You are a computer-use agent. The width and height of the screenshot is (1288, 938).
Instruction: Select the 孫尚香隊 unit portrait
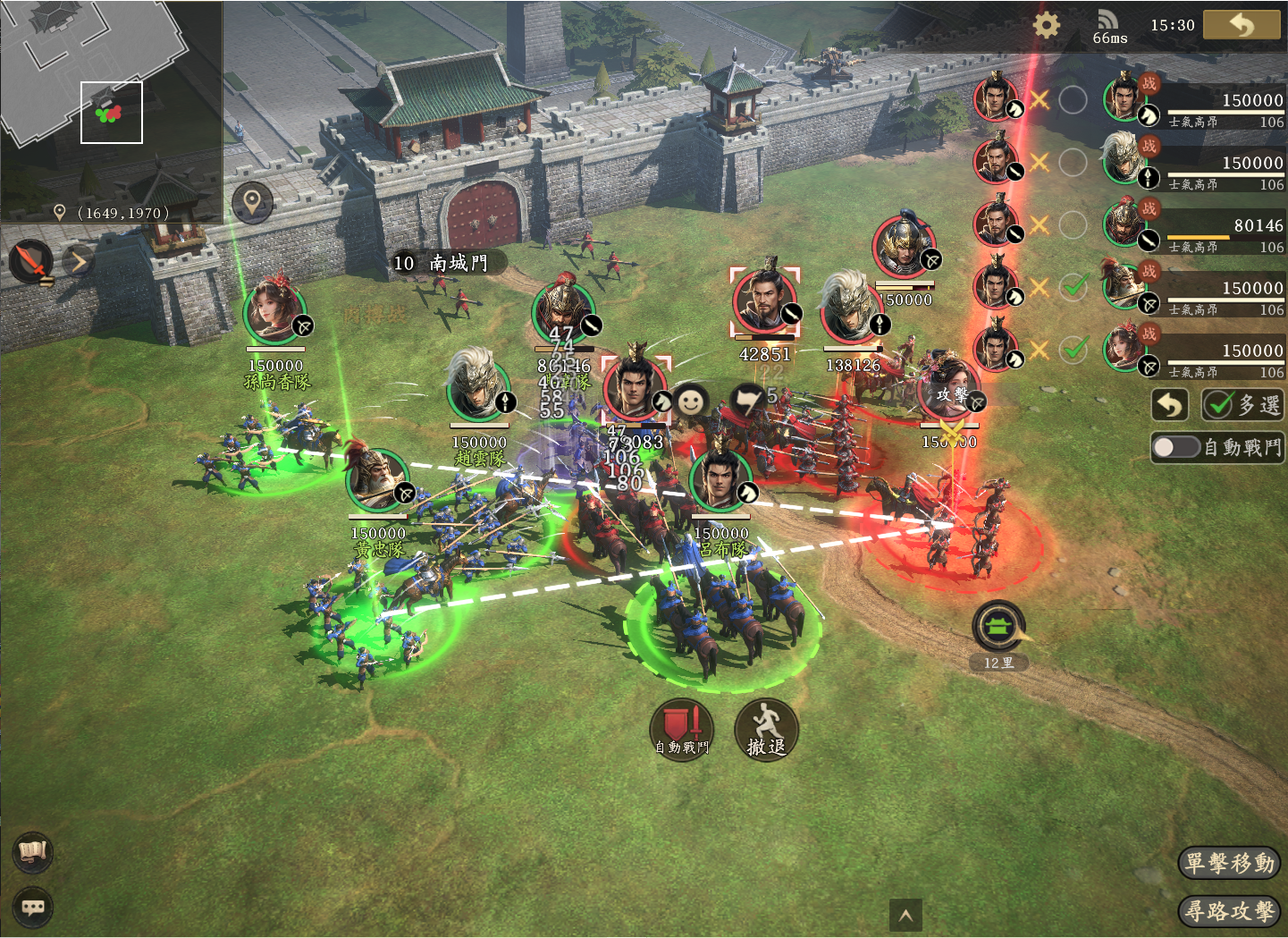(x=274, y=310)
